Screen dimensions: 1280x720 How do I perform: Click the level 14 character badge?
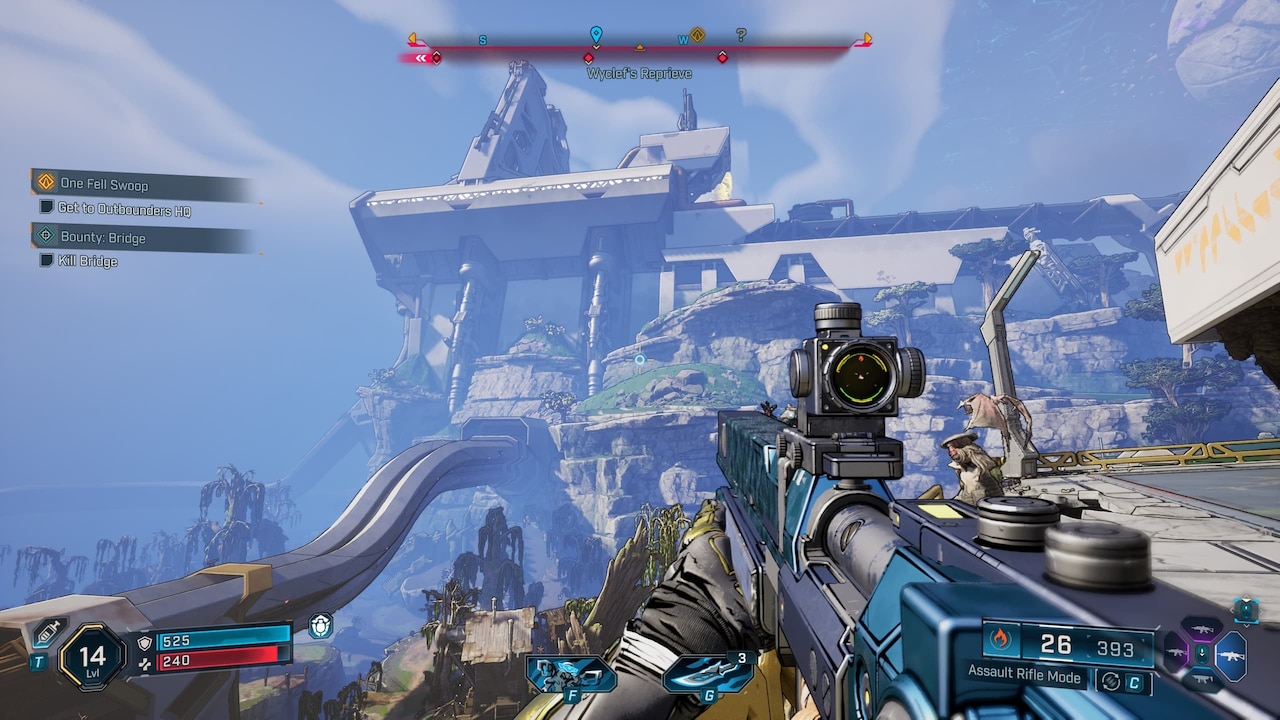92,657
